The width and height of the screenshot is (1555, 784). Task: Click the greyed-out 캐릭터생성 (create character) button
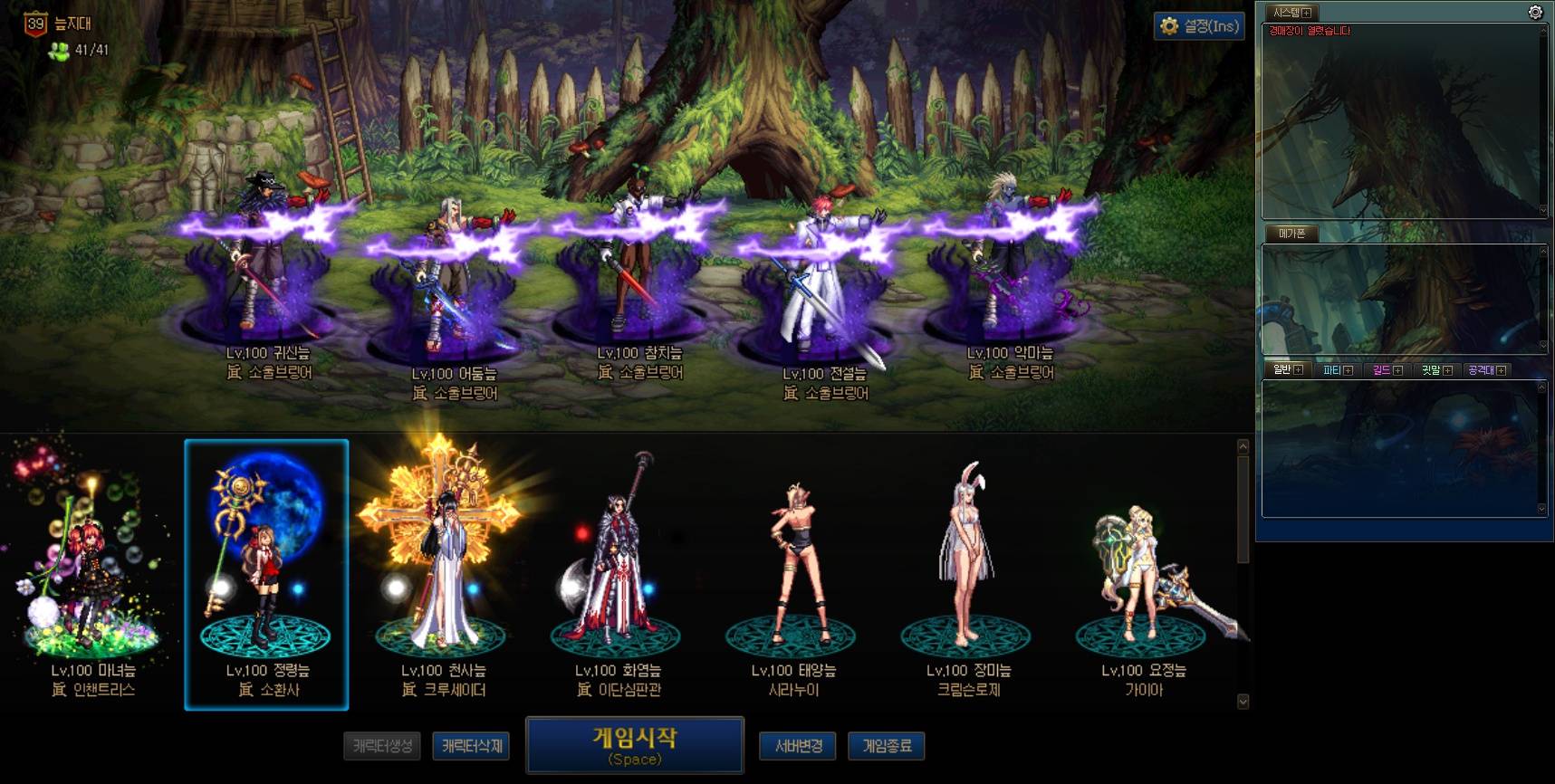[382, 746]
